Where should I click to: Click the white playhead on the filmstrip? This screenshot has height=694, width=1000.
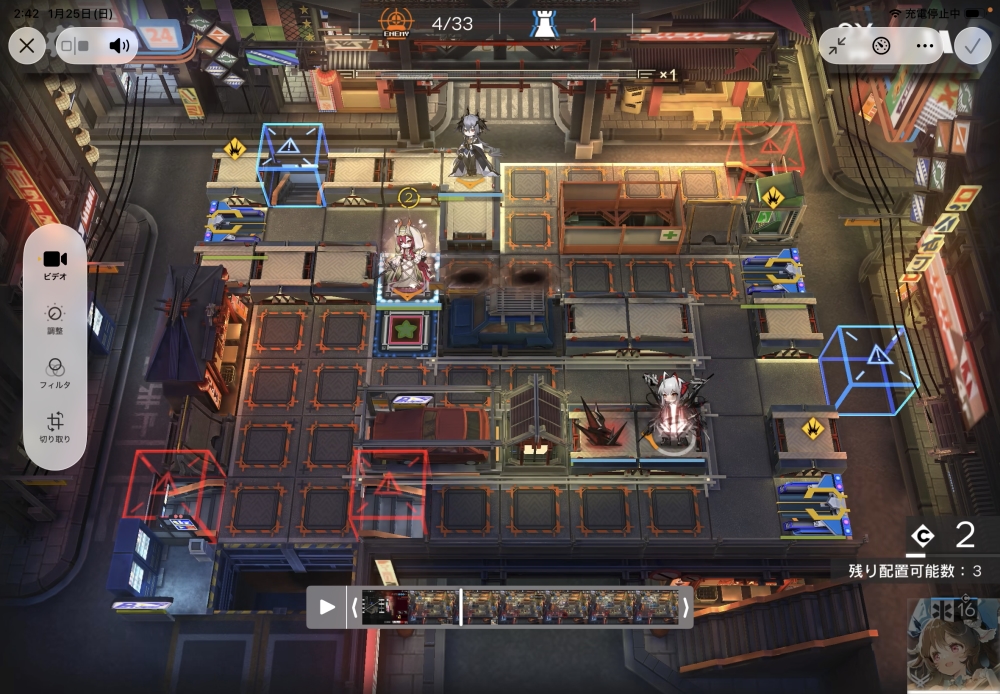[x=460, y=607]
